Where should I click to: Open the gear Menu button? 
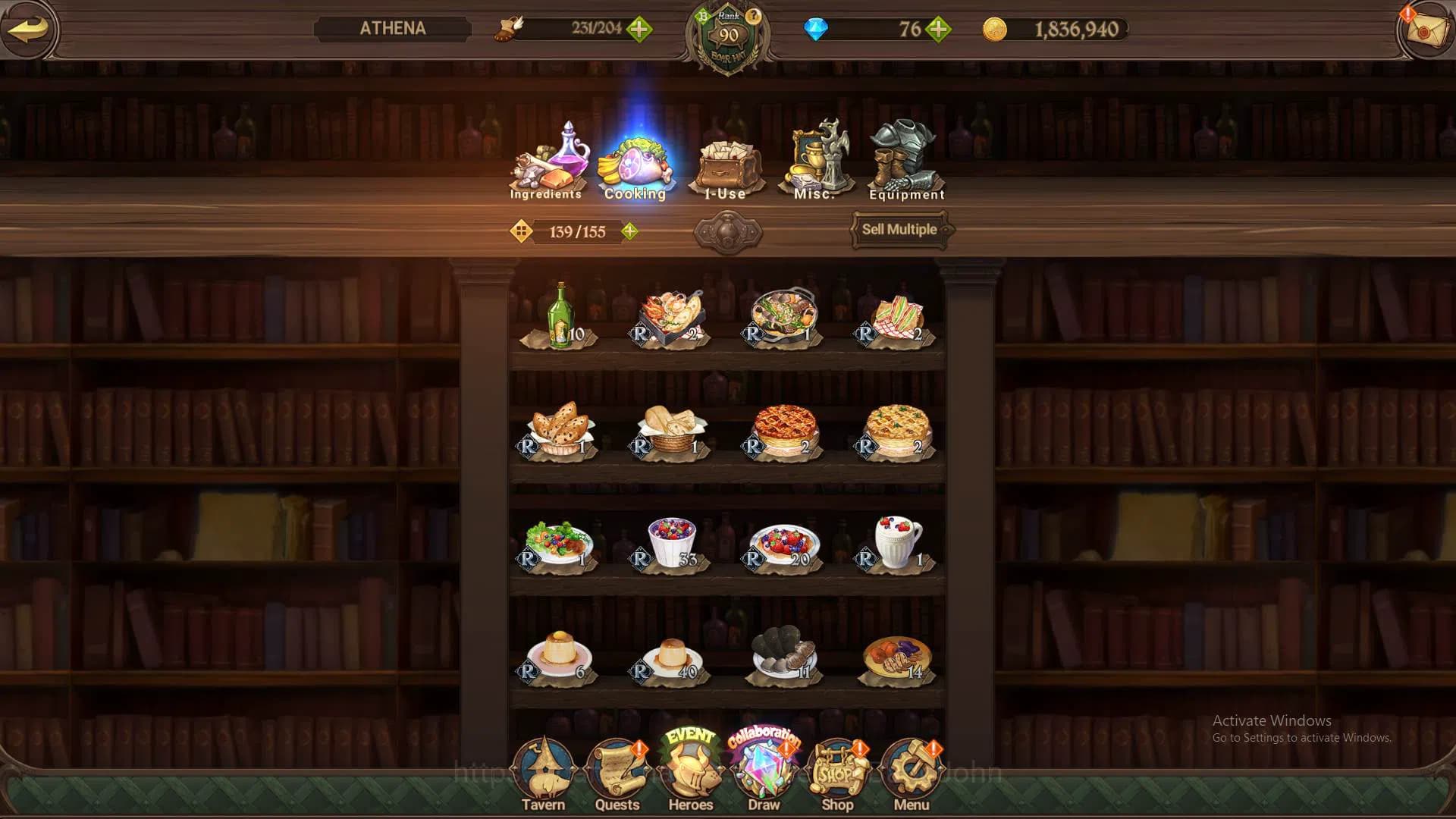coord(911,773)
